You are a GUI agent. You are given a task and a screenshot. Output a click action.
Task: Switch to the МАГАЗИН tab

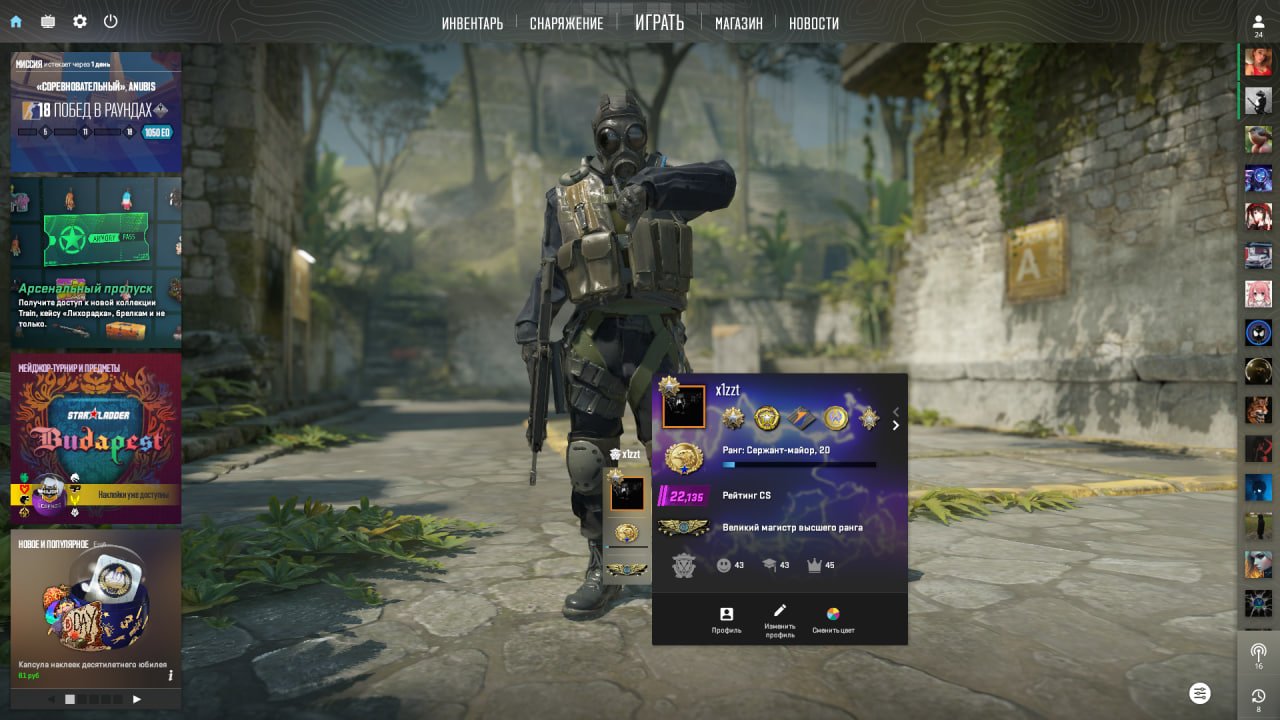coord(738,21)
